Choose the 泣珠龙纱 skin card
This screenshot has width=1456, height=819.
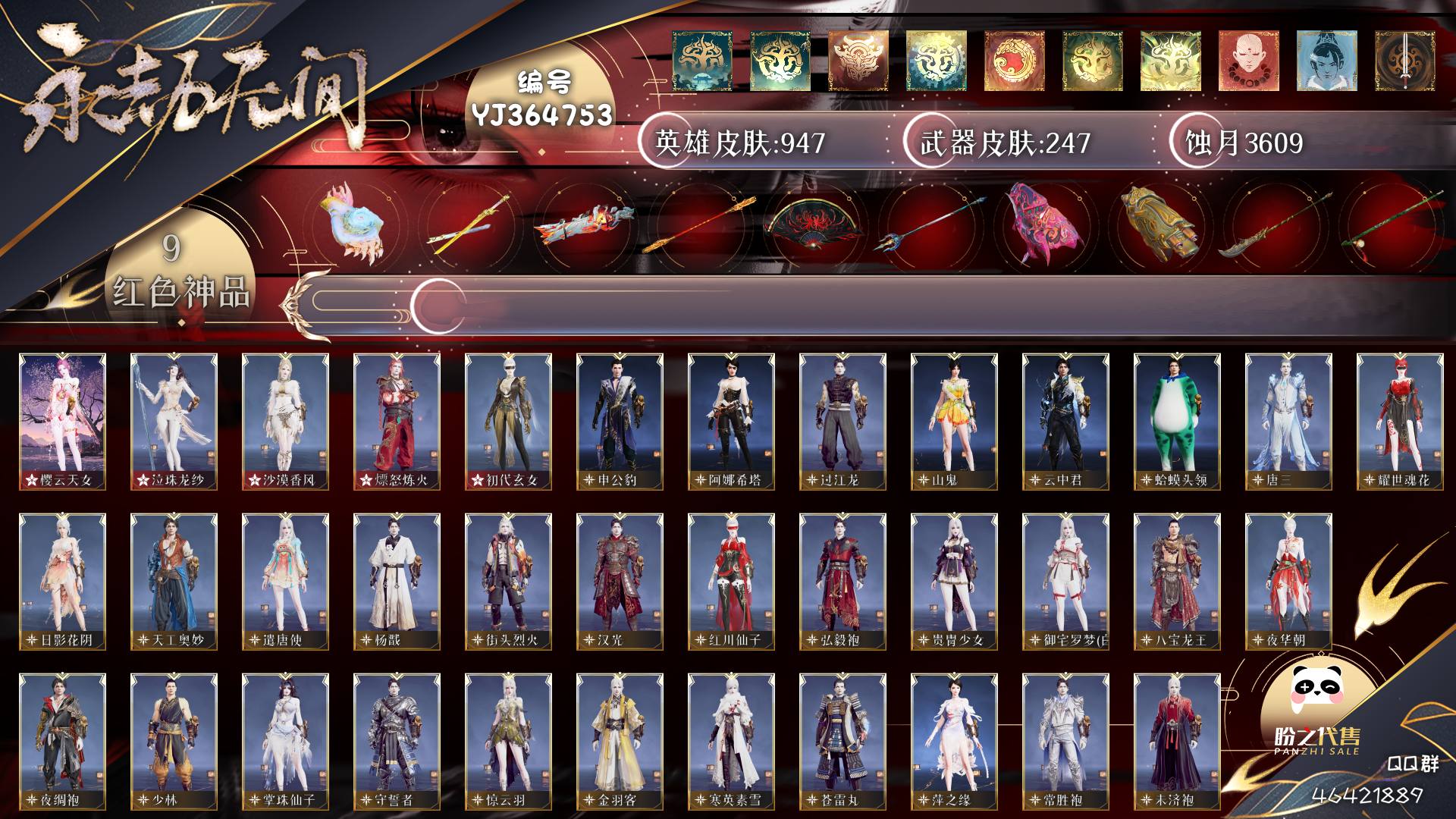(x=174, y=421)
